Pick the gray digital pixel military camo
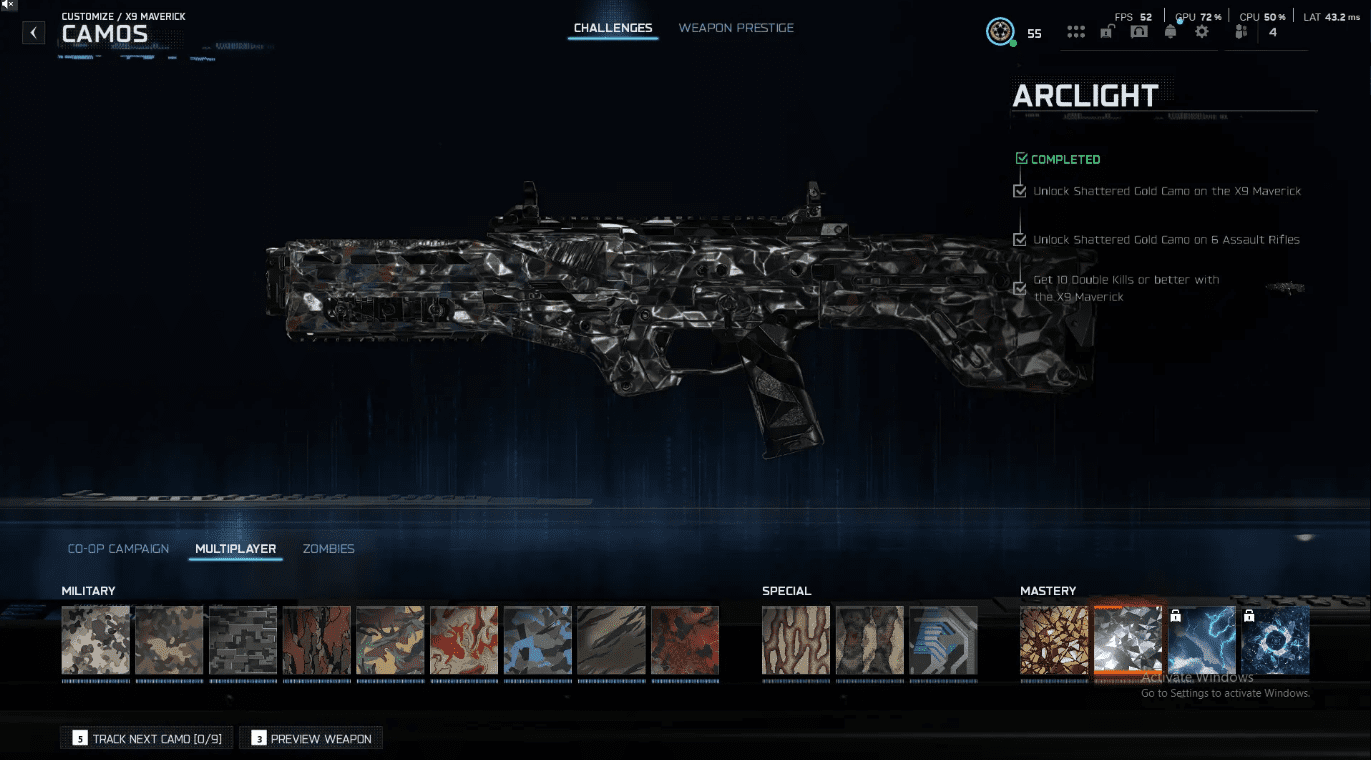 coord(243,640)
